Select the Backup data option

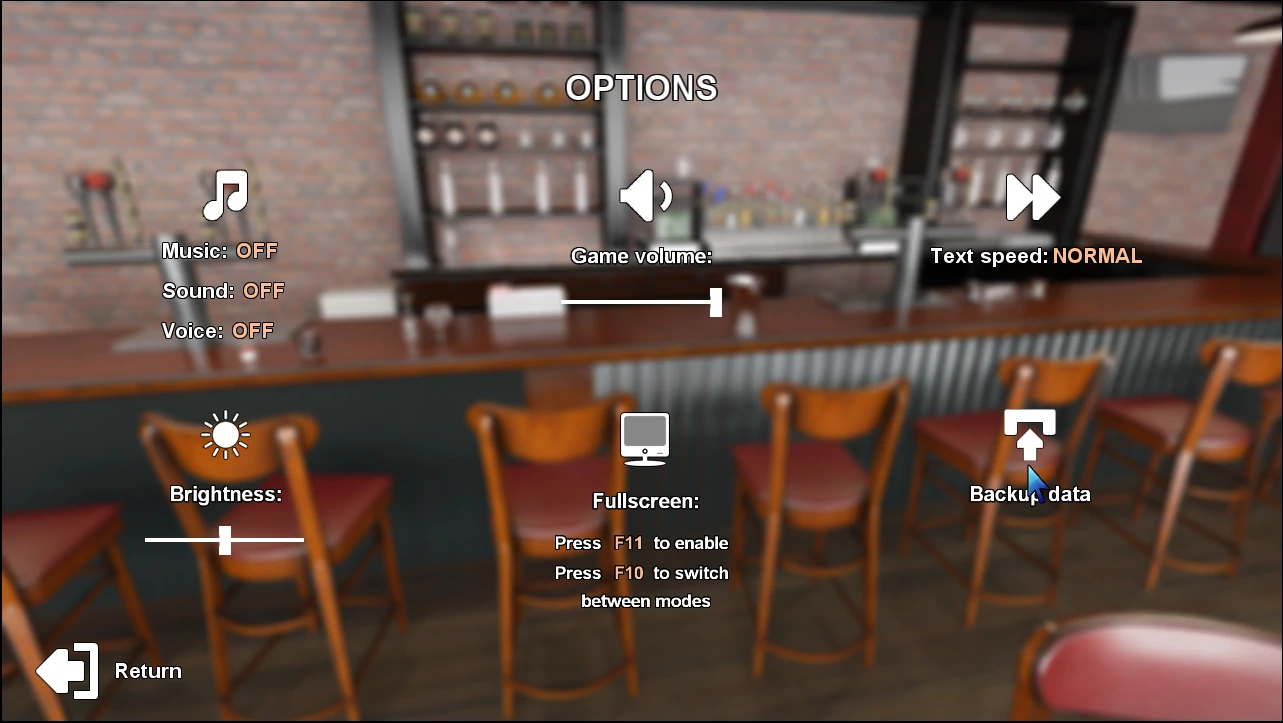1030,493
